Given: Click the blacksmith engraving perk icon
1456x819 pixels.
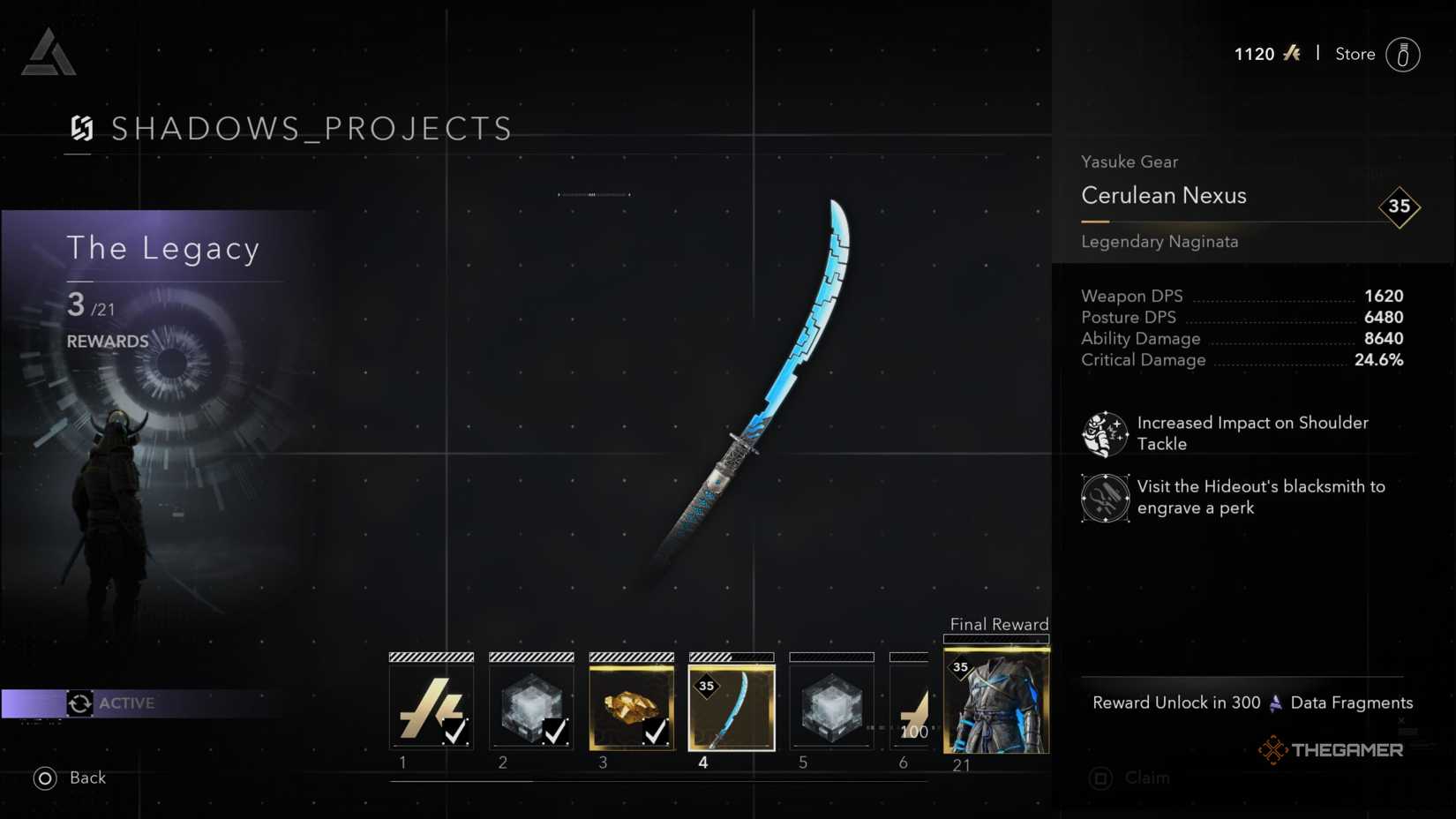Looking at the screenshot, I should tap(1106, 498).
